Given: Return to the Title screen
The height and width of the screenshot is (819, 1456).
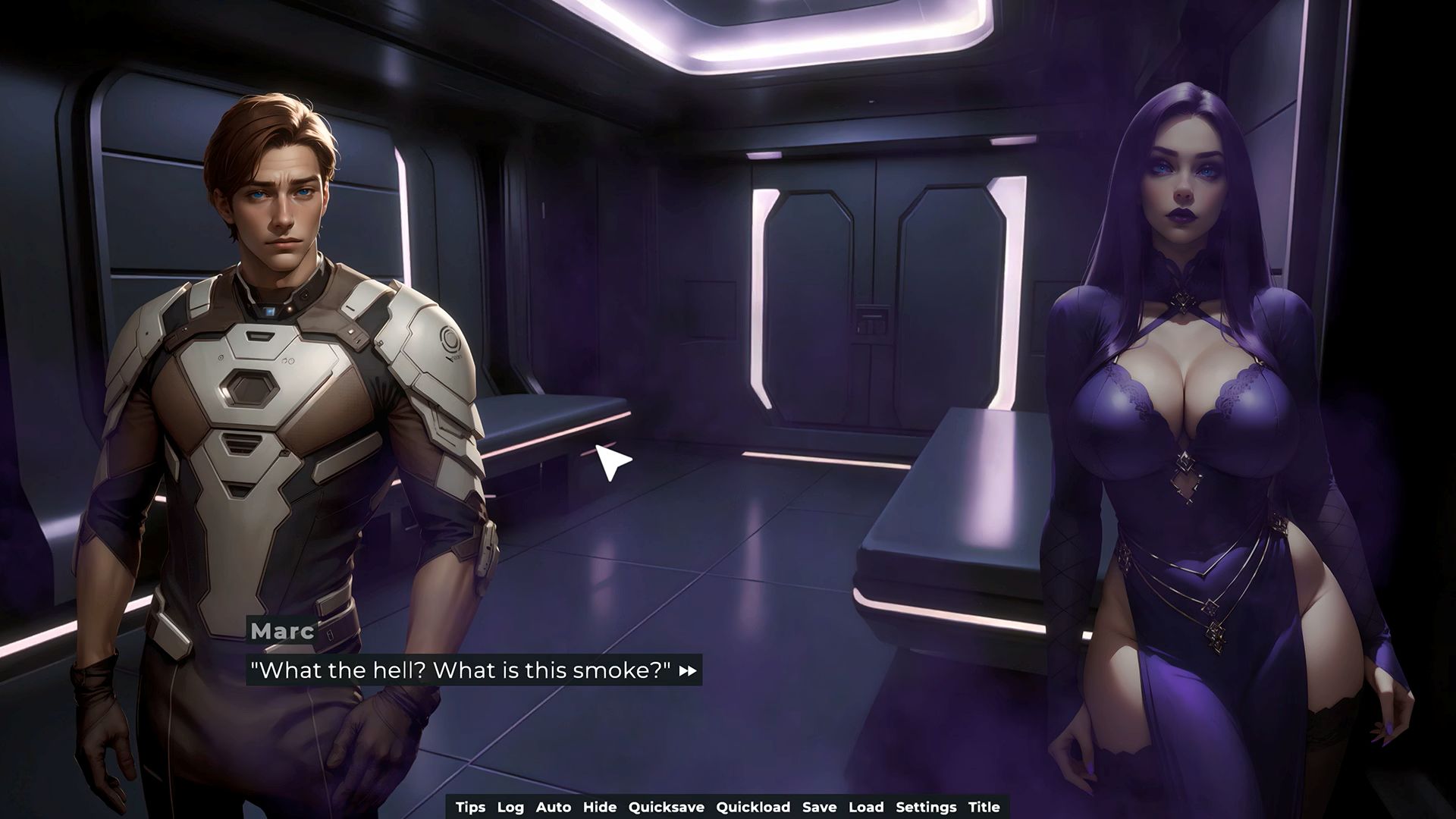Looking at the screenshot, I should click(x=984, y=807).
